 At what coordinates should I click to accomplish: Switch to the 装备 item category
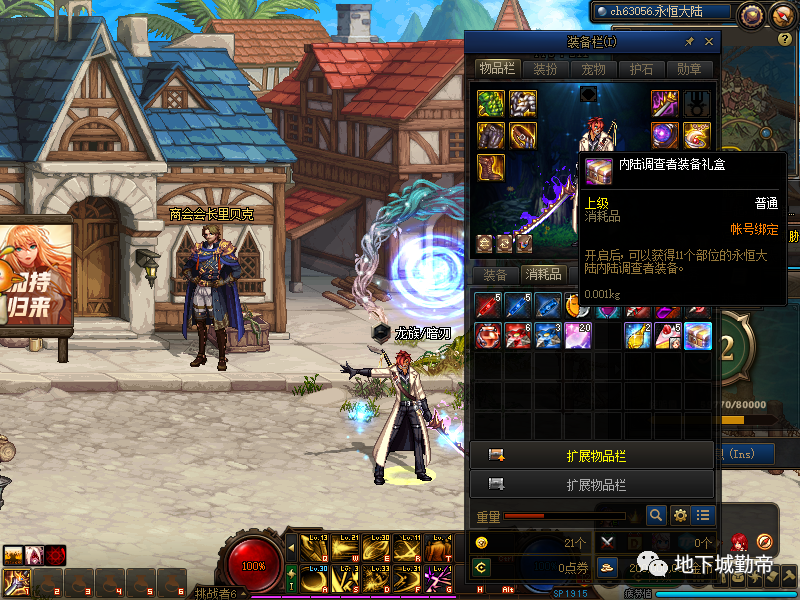495,275
